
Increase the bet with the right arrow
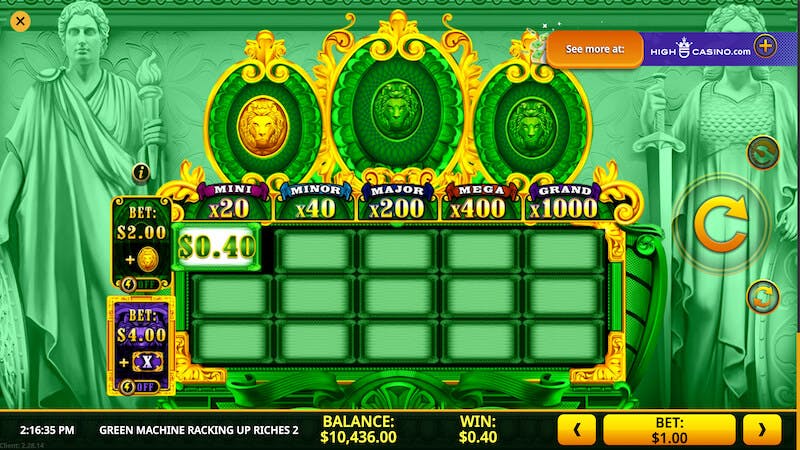(762, 430)
